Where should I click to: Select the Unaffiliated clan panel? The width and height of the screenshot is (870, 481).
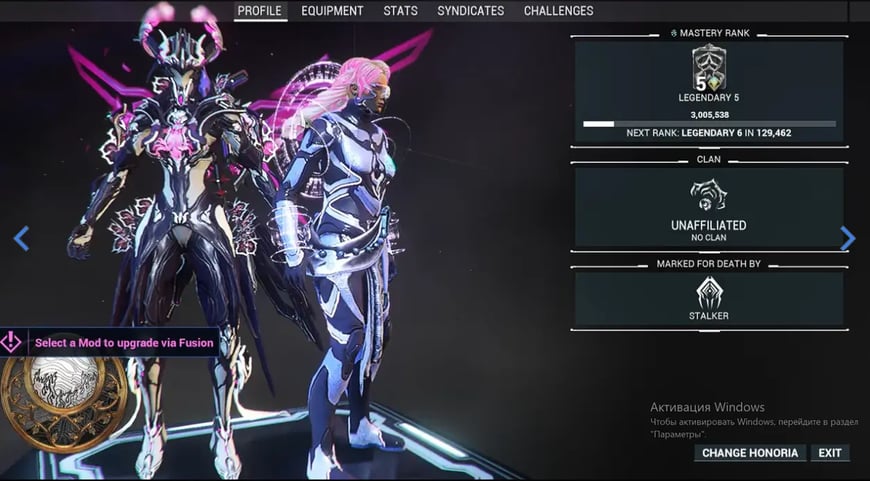coord(709,208)
